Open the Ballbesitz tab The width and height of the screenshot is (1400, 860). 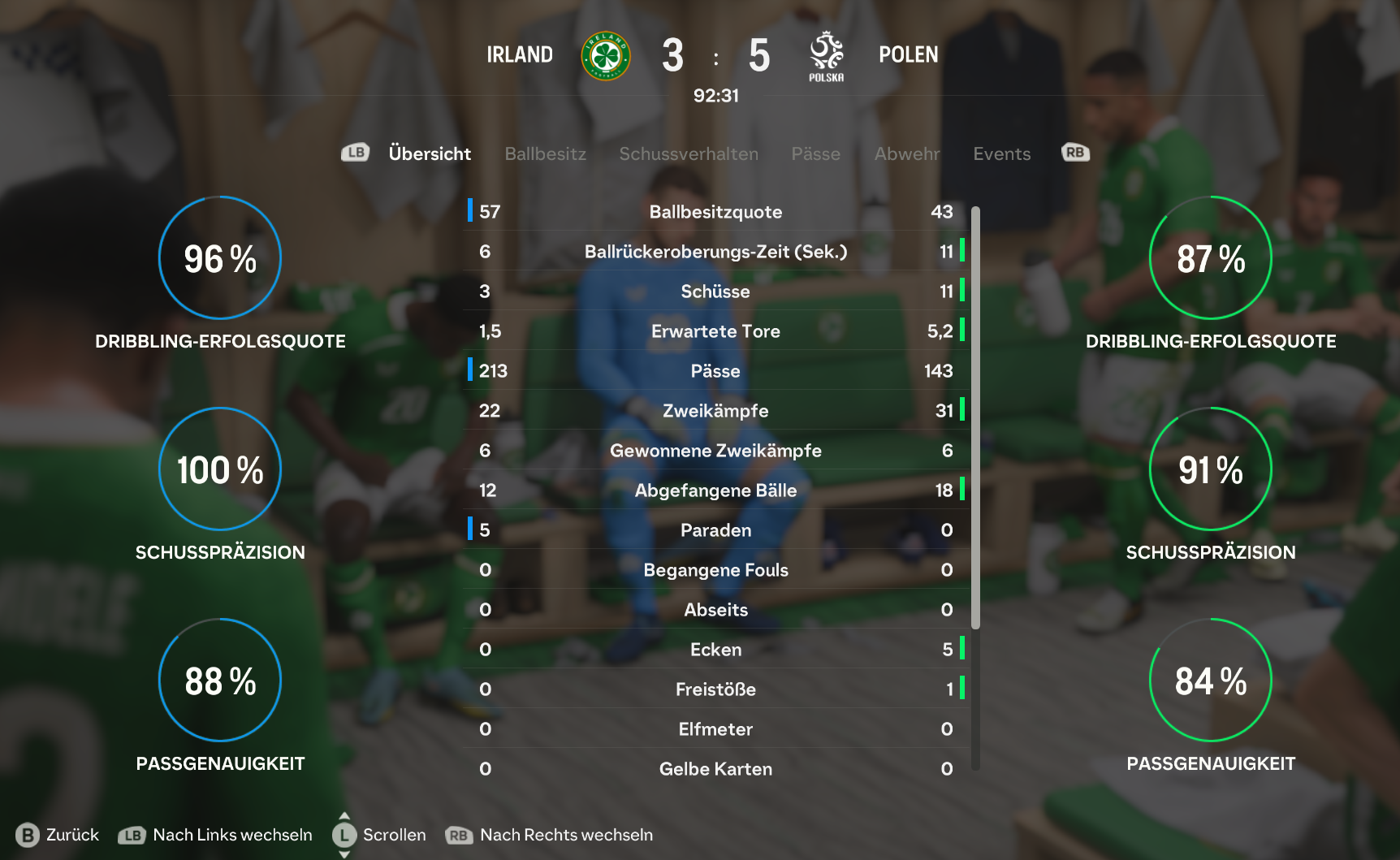pos(545,153)
